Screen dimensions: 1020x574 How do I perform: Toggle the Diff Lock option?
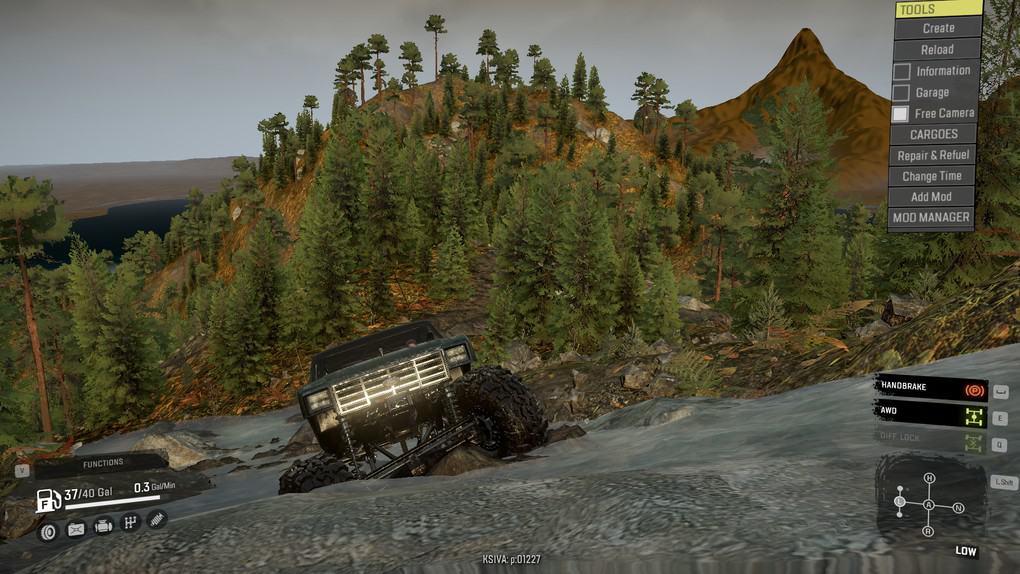pos(930,438)
